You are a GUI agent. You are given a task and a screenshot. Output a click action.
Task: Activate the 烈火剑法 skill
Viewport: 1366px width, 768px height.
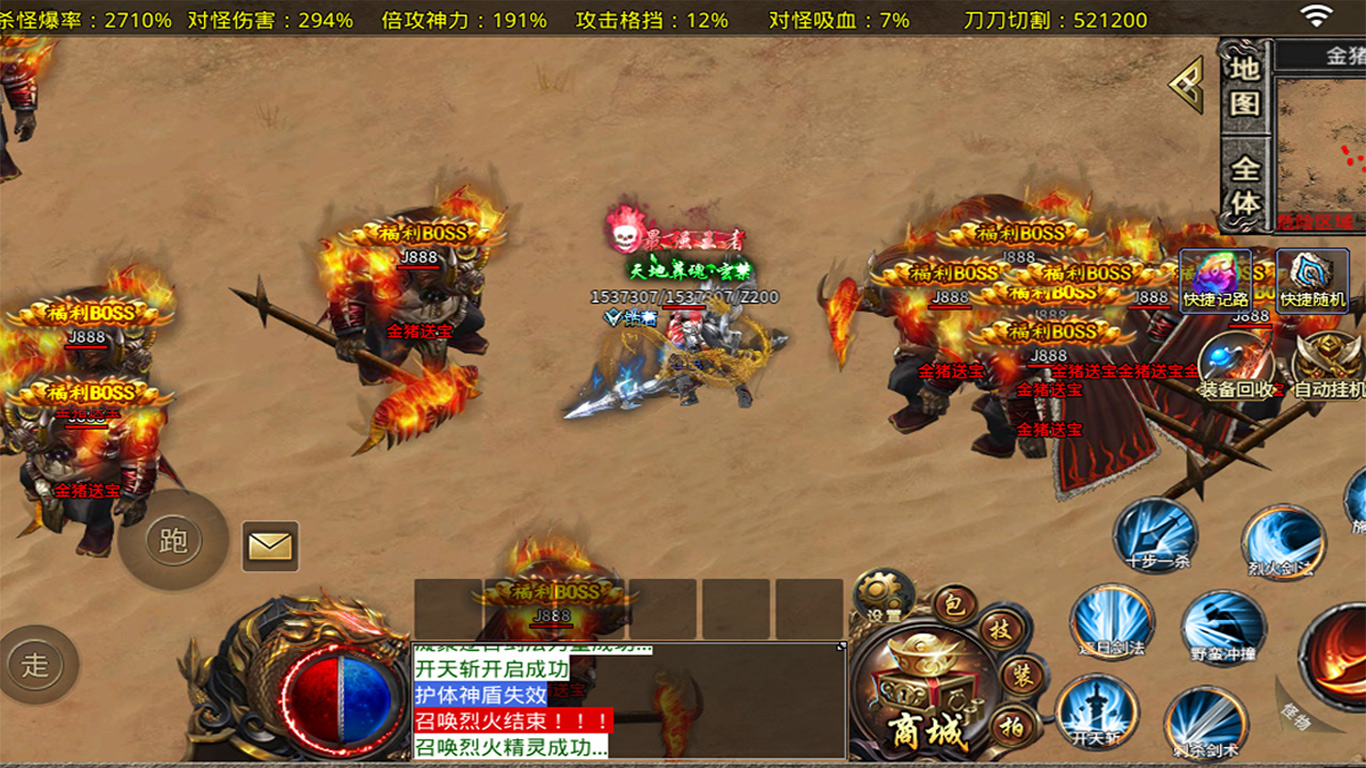[x=1282, y=542]
